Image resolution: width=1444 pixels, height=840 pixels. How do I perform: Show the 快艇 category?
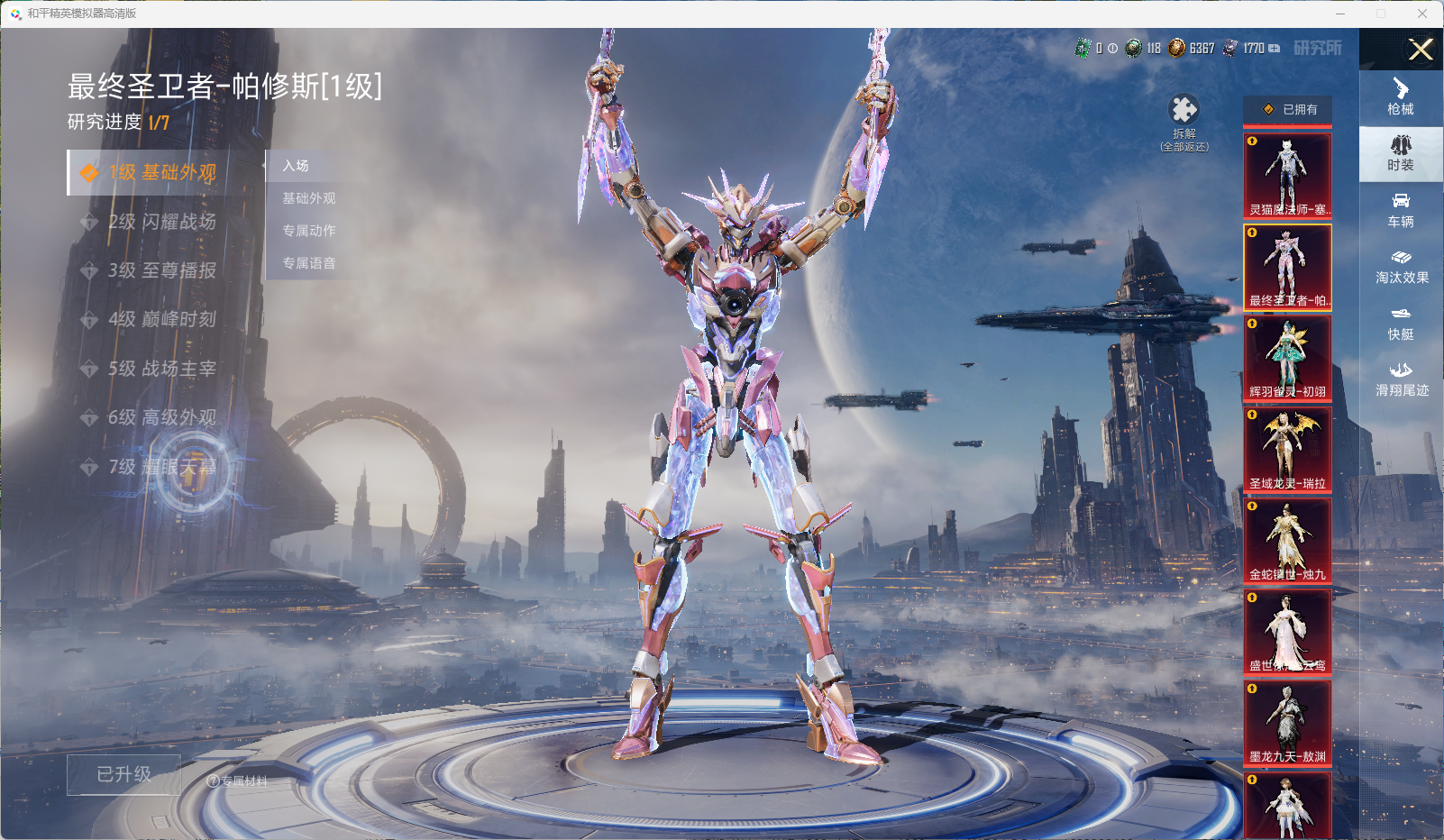coord(1400,323)
